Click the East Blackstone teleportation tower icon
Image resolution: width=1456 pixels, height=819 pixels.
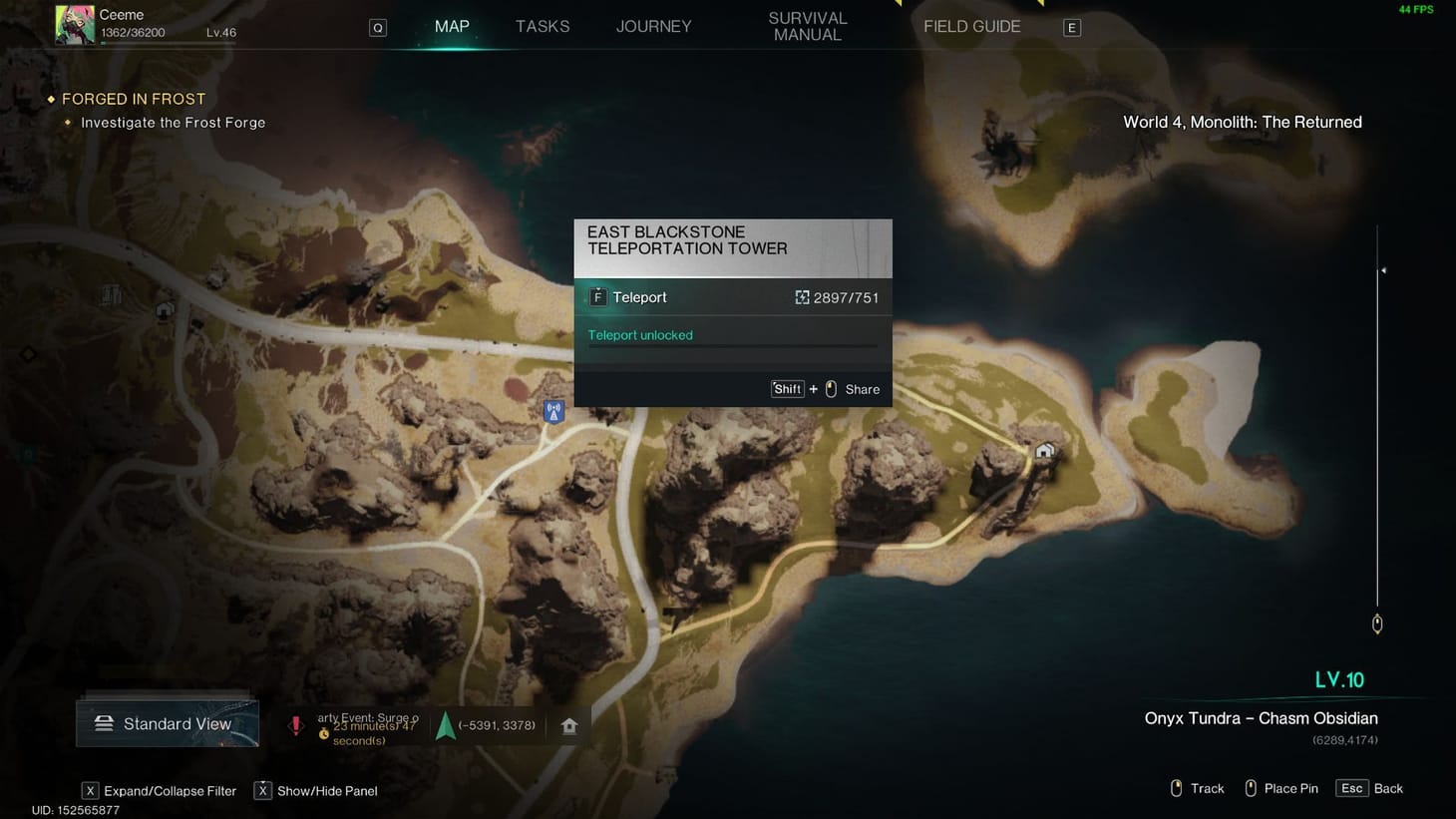[x=552, y=410]
